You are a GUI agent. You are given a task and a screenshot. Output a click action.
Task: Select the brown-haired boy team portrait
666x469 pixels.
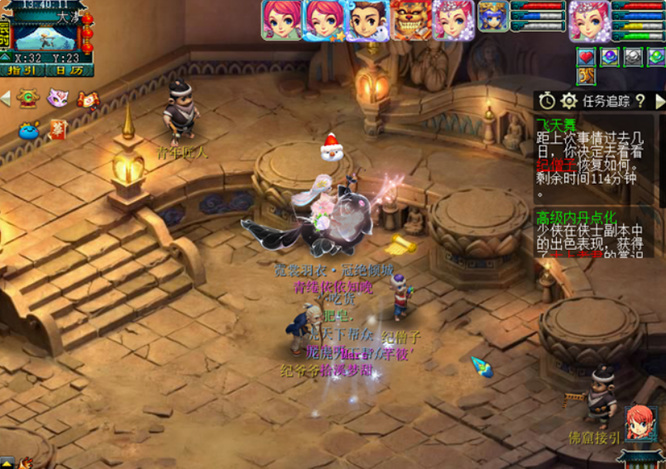[367, 19]
